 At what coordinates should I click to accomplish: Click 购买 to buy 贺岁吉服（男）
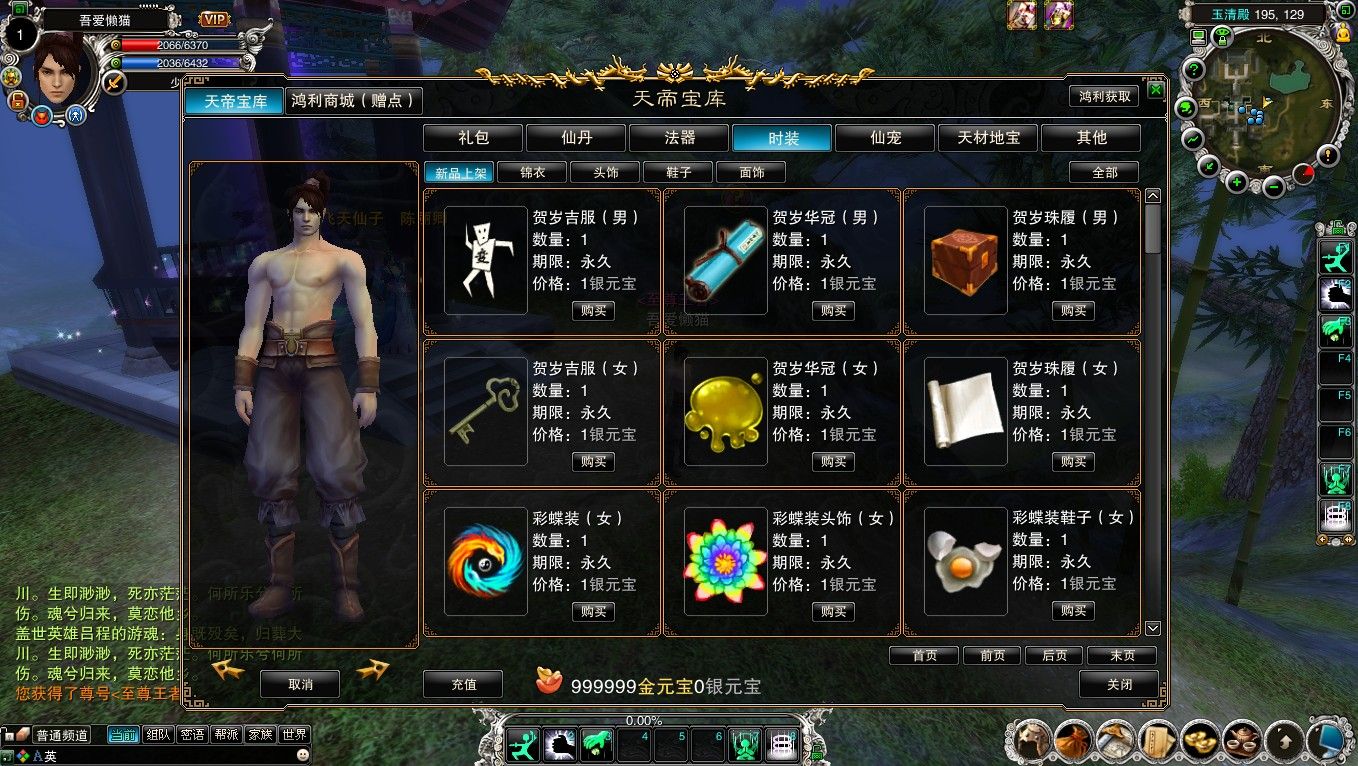[x=593, y=310]
